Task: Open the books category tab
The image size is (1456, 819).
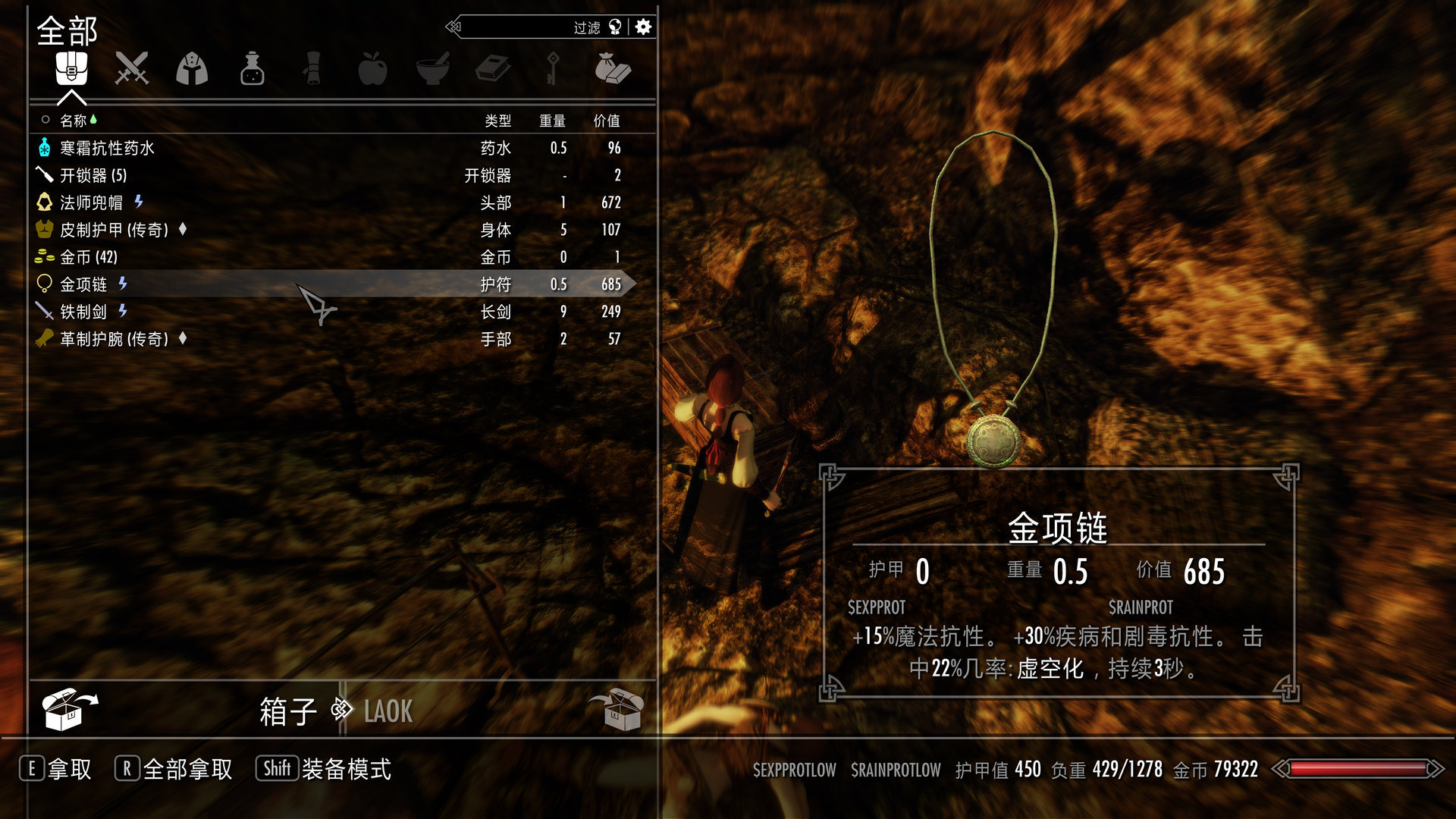Action: 493,69
